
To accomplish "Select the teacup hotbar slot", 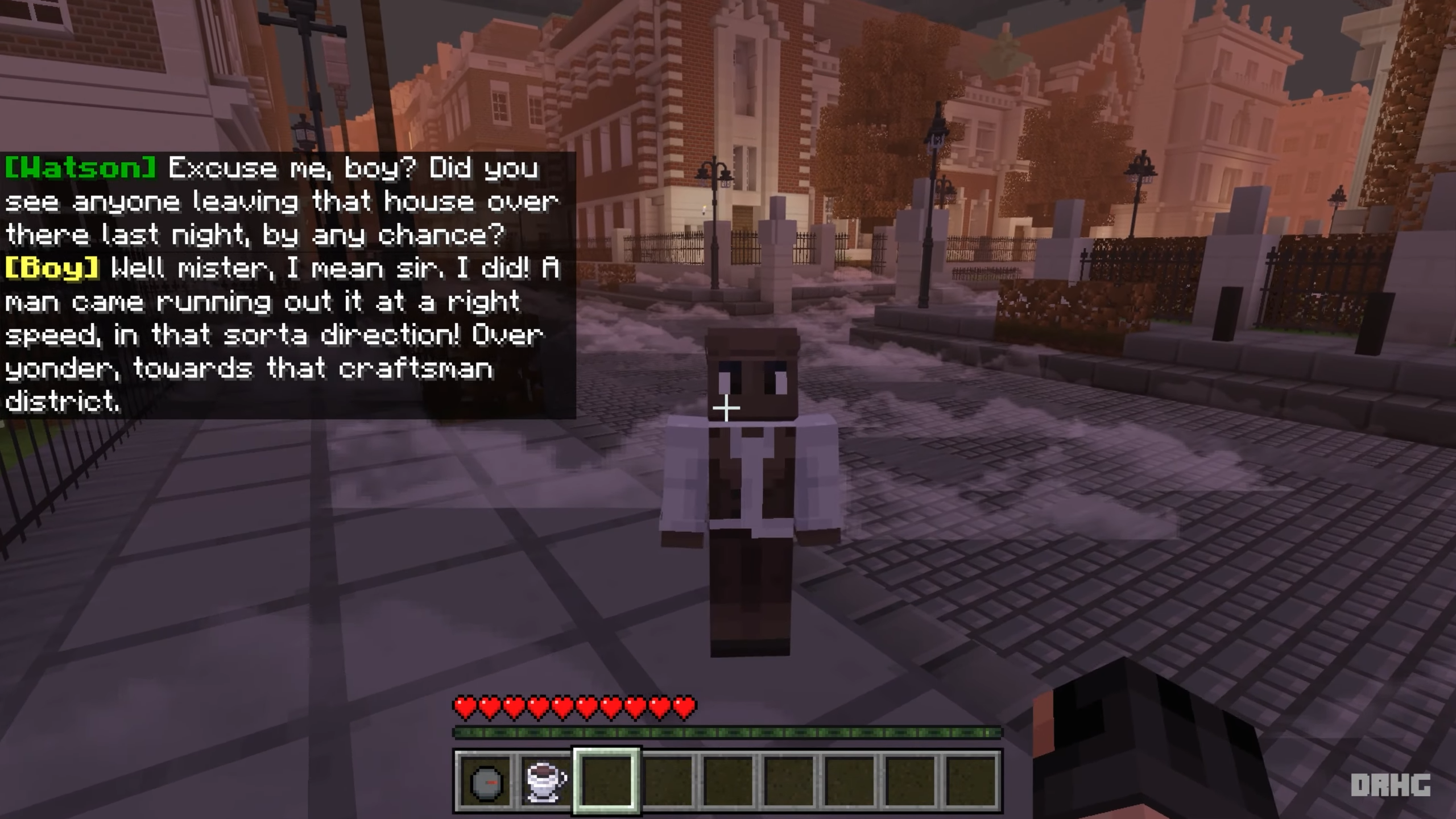I will tap(546, 781).
